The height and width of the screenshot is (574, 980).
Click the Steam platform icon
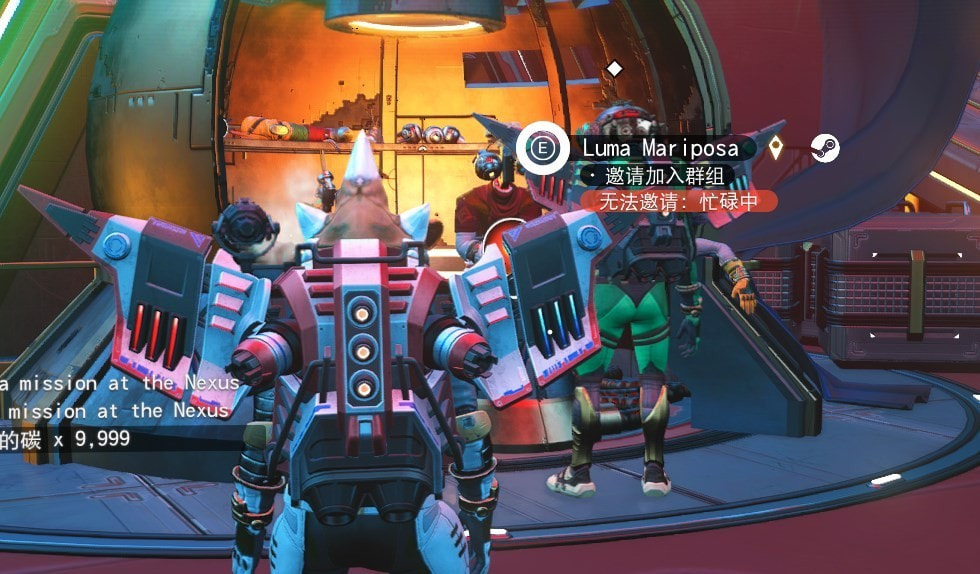pos(825,149)
